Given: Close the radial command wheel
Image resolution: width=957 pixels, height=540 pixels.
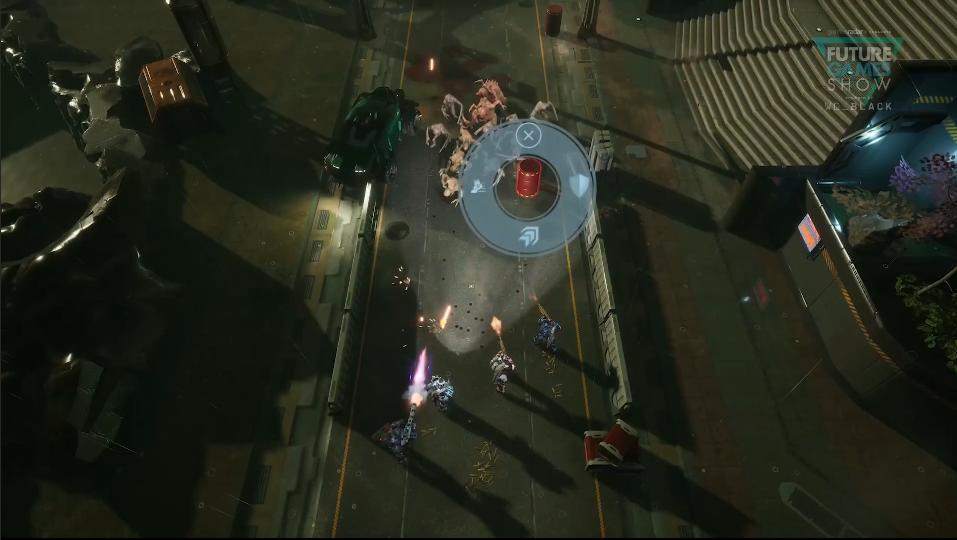Looking at the screenshot, I should pos(529,135).
